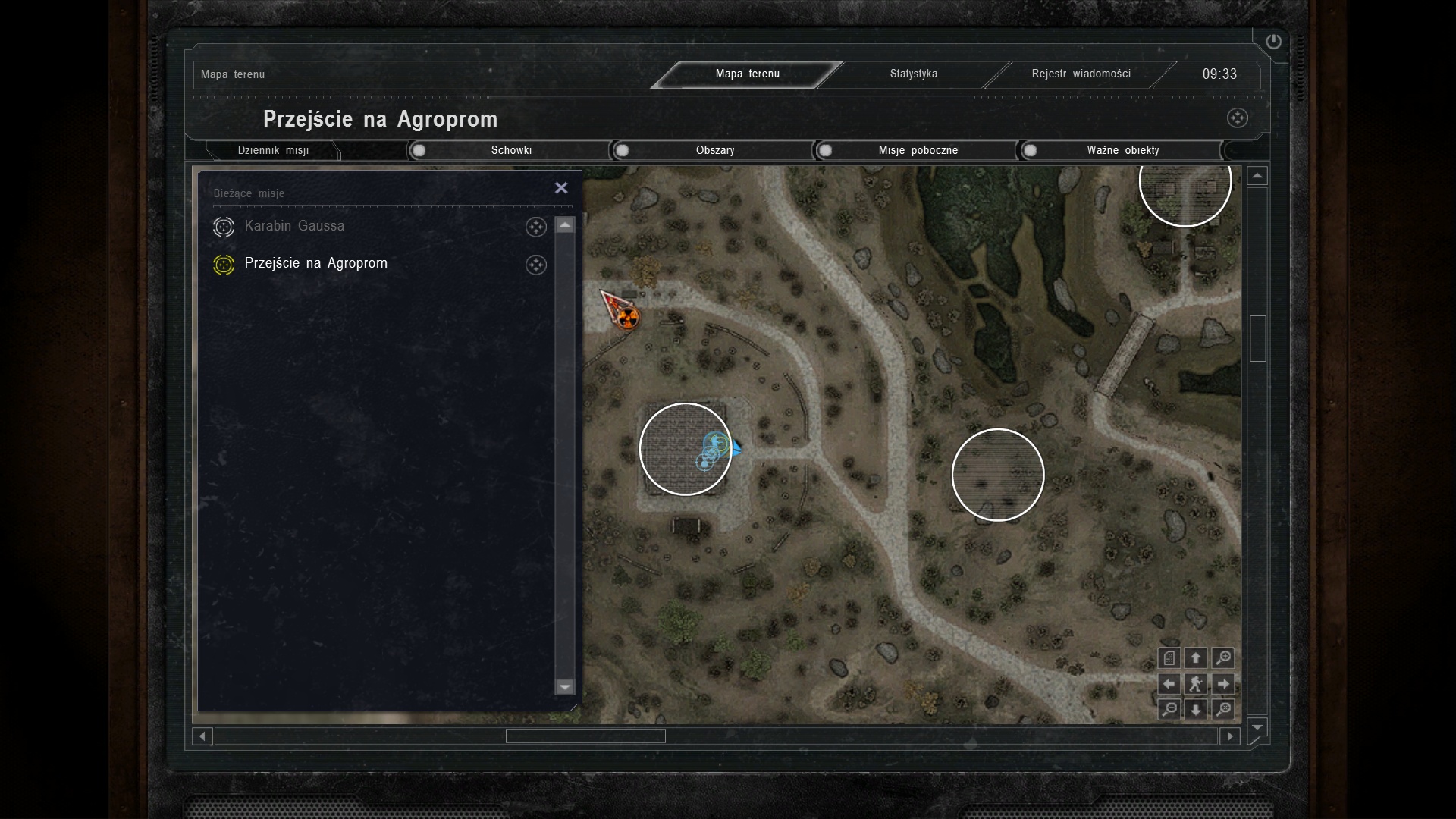This screenshot has height=819, width=1456.
Task: Choose the Przejście na Agroprom mission
Action: point(315,263)
